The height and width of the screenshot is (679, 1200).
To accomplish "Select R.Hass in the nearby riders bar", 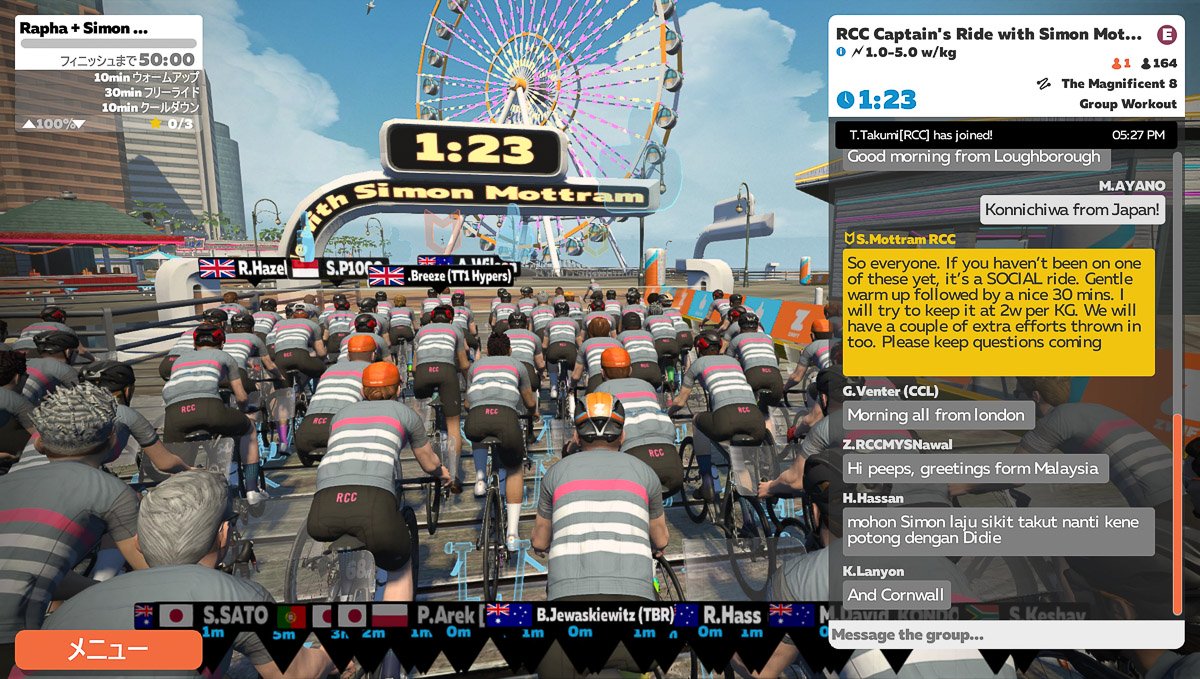I will (x=732, y=615).
